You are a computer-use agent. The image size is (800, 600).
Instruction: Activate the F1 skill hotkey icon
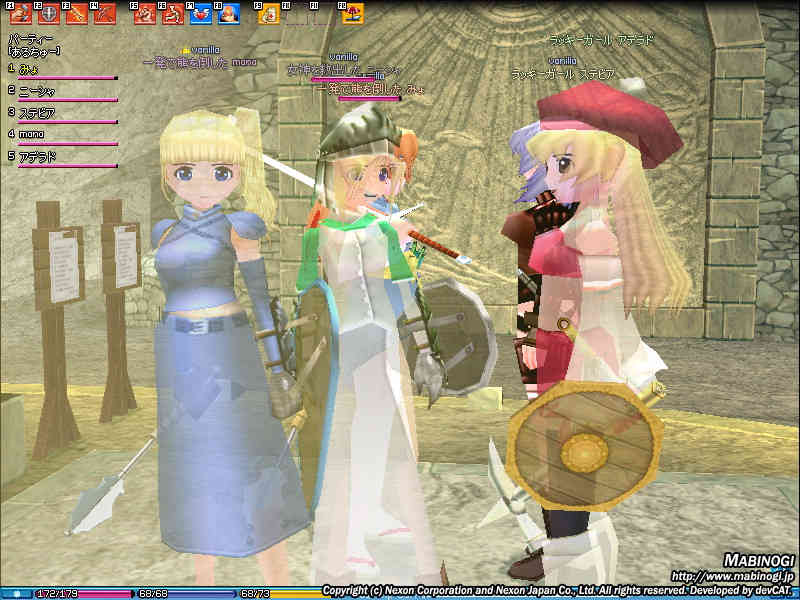(21, 14)
